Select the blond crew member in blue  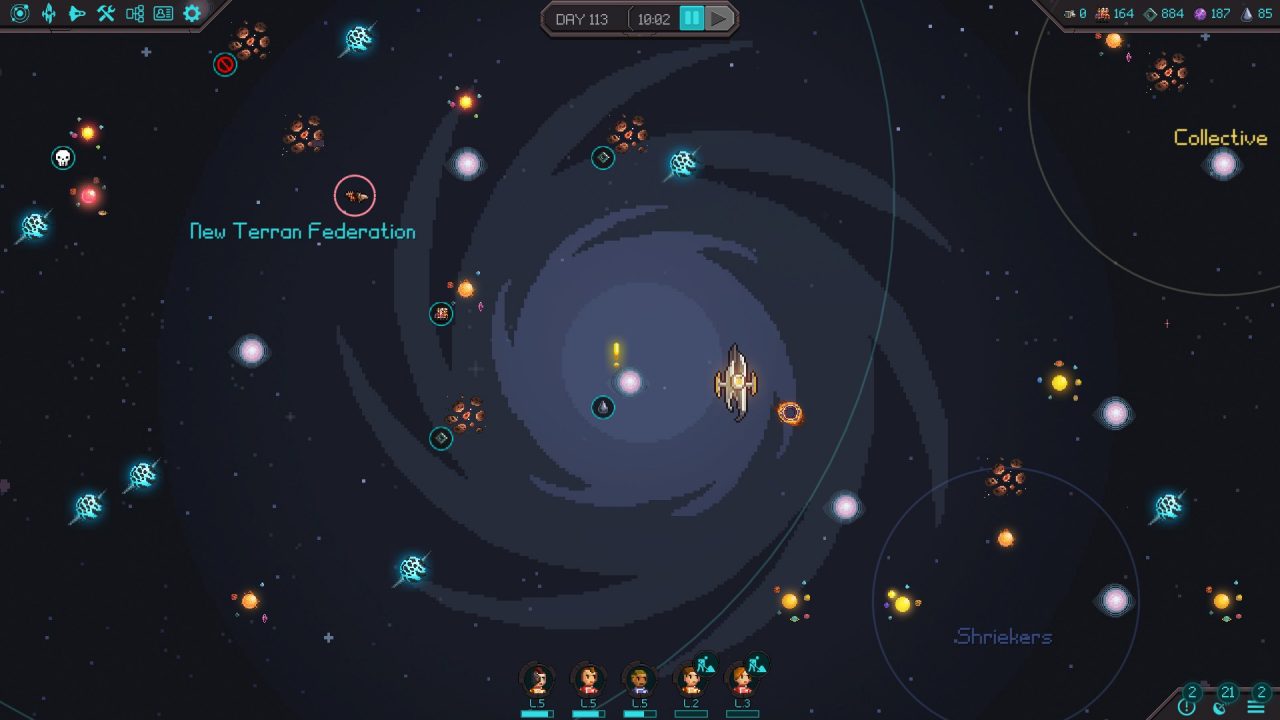click(639, 681)
